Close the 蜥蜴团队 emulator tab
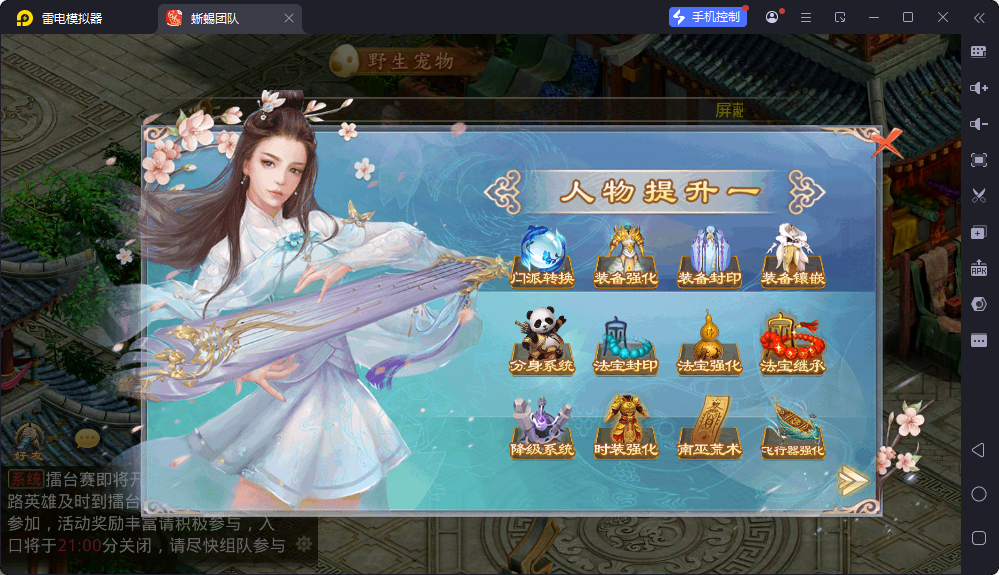 tap(289, 18)
